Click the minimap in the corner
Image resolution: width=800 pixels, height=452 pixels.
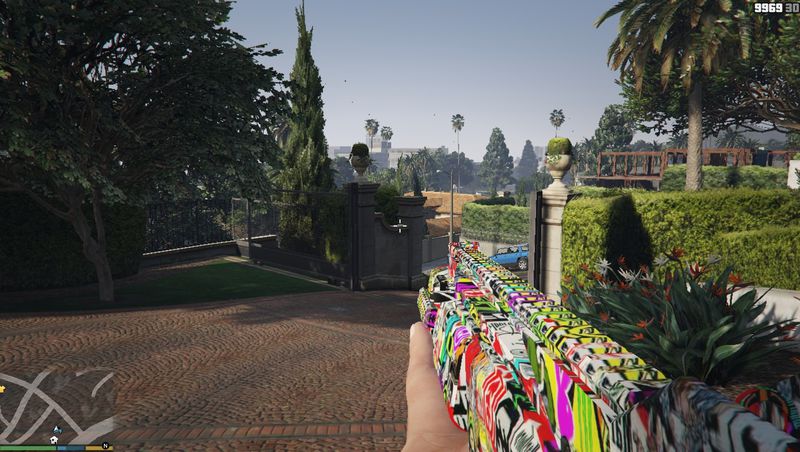[56, 405]
